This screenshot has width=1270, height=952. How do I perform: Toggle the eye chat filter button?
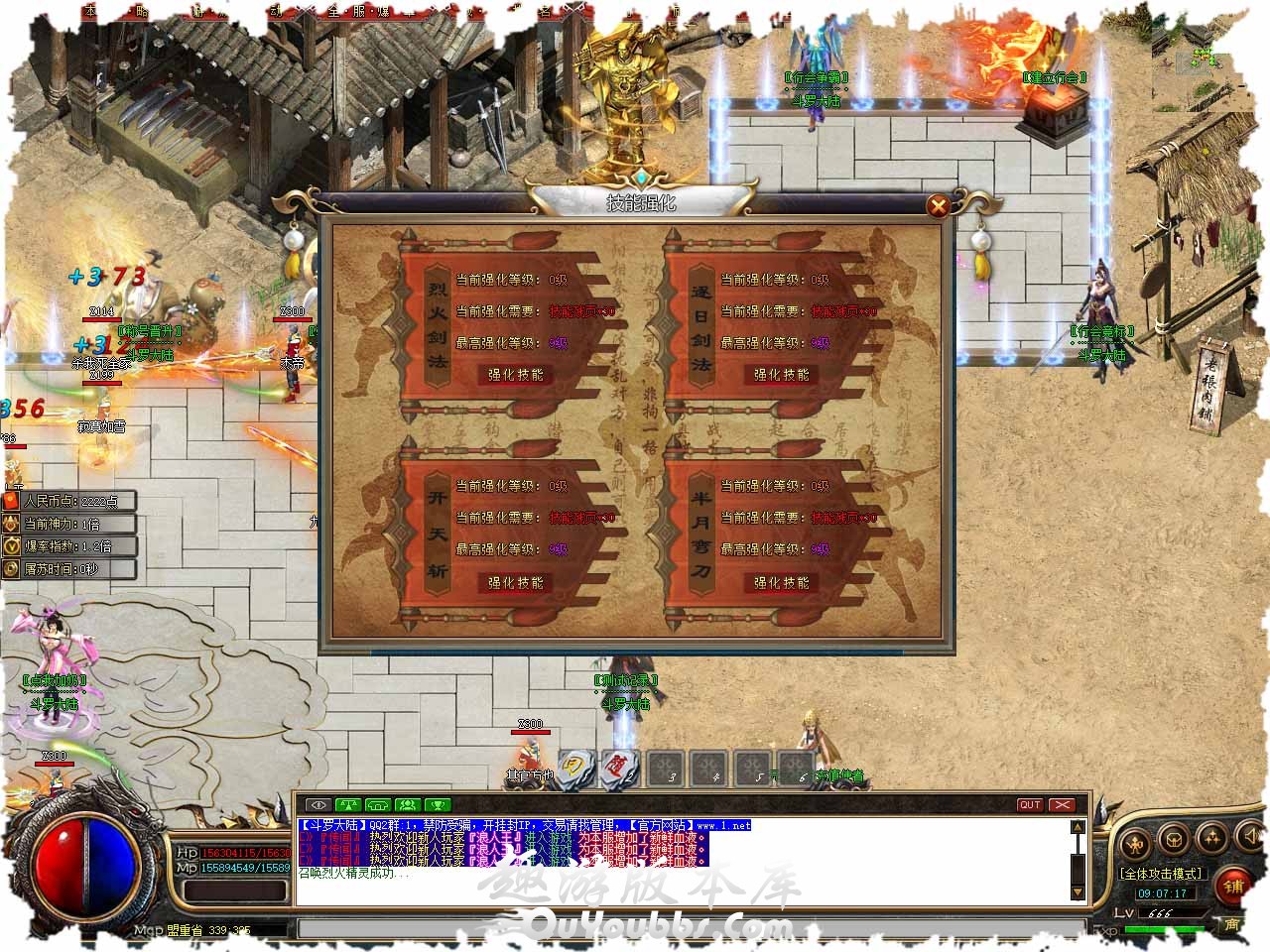point(317,804)
